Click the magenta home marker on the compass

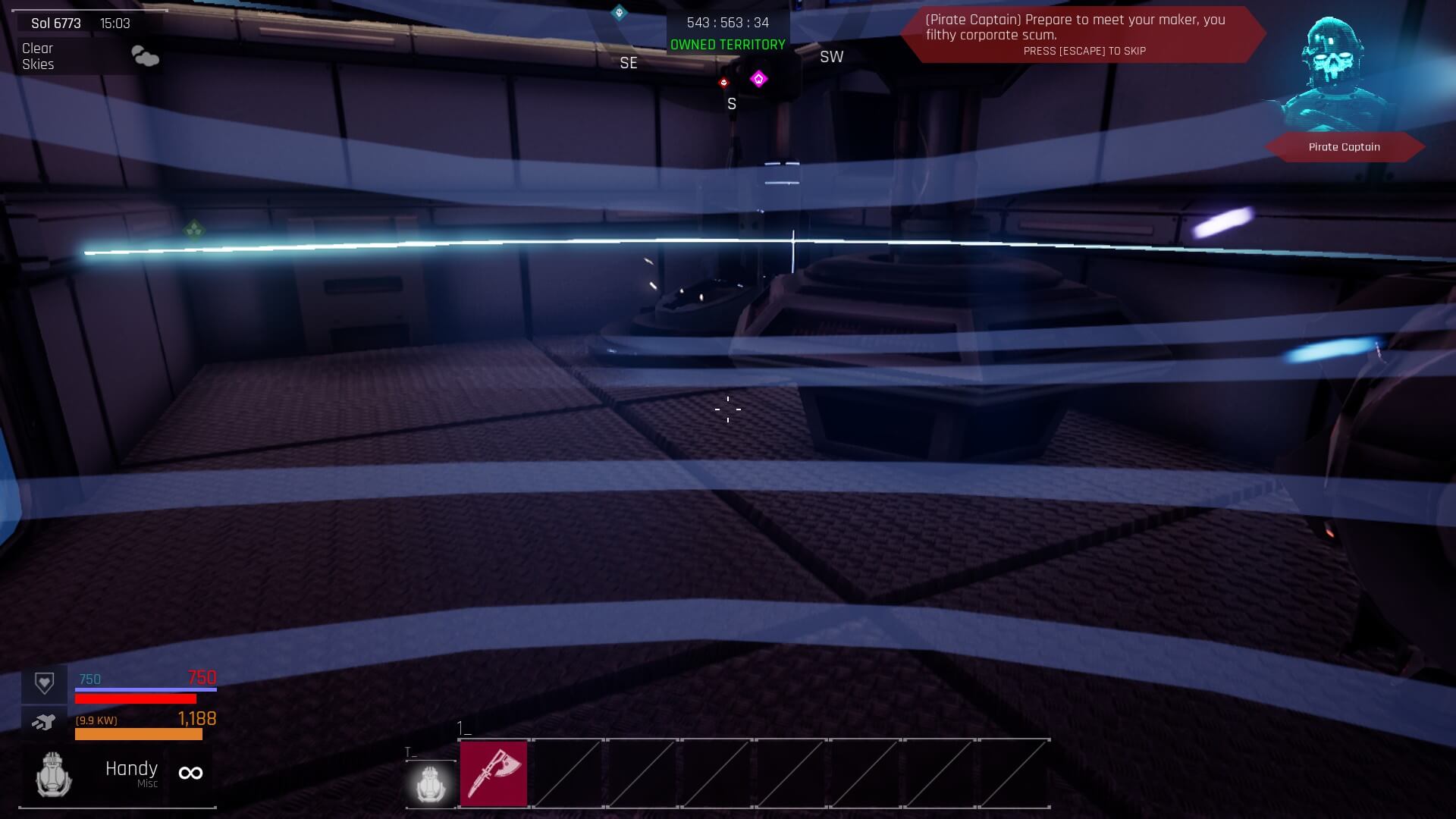(x=758, y=79)
